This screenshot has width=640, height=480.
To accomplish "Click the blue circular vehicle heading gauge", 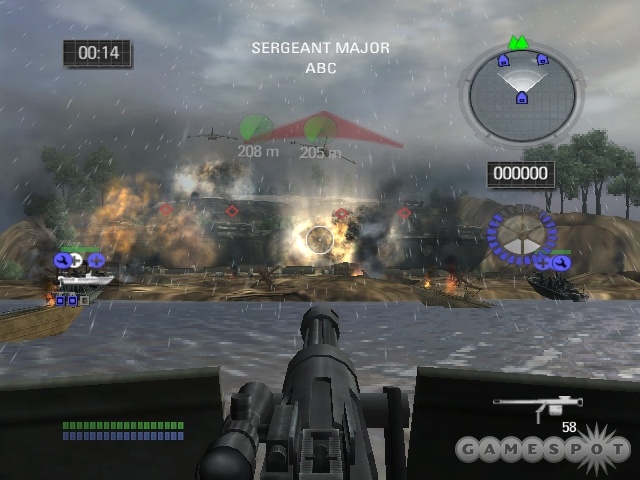I will tap(520, 237).
